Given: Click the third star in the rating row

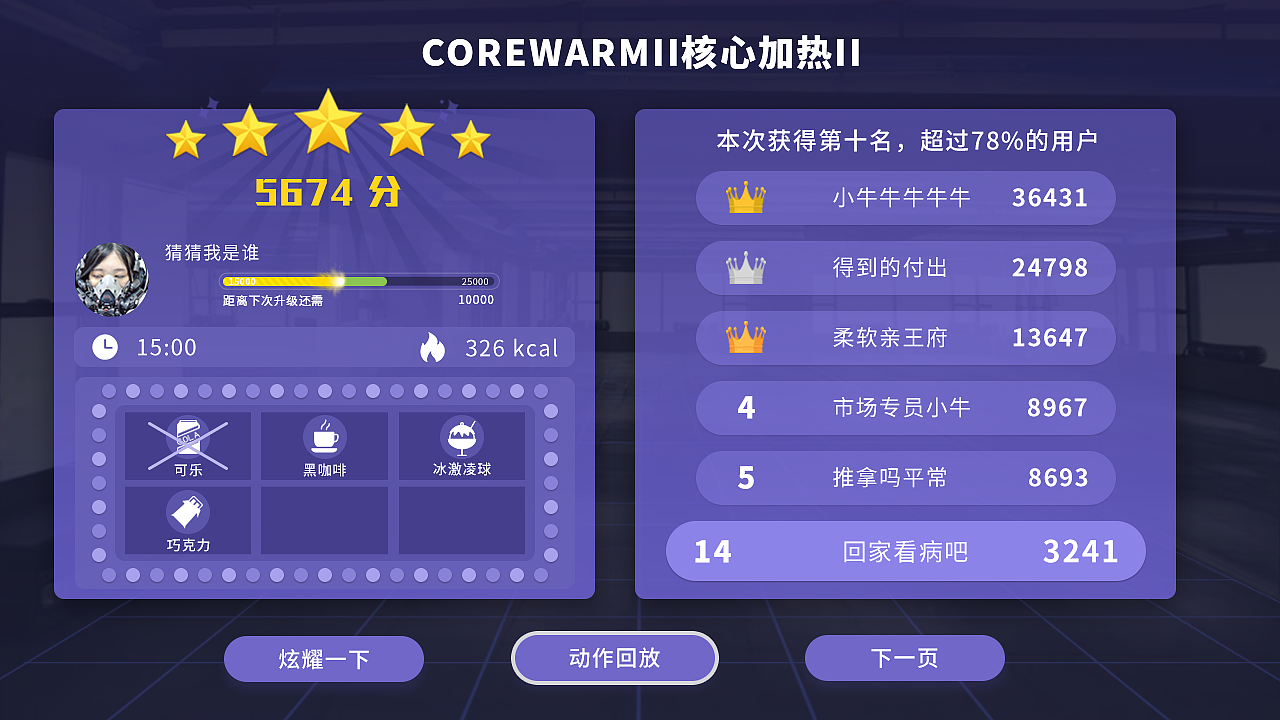Looking at the screenshot, I should (x=330, y=125).
